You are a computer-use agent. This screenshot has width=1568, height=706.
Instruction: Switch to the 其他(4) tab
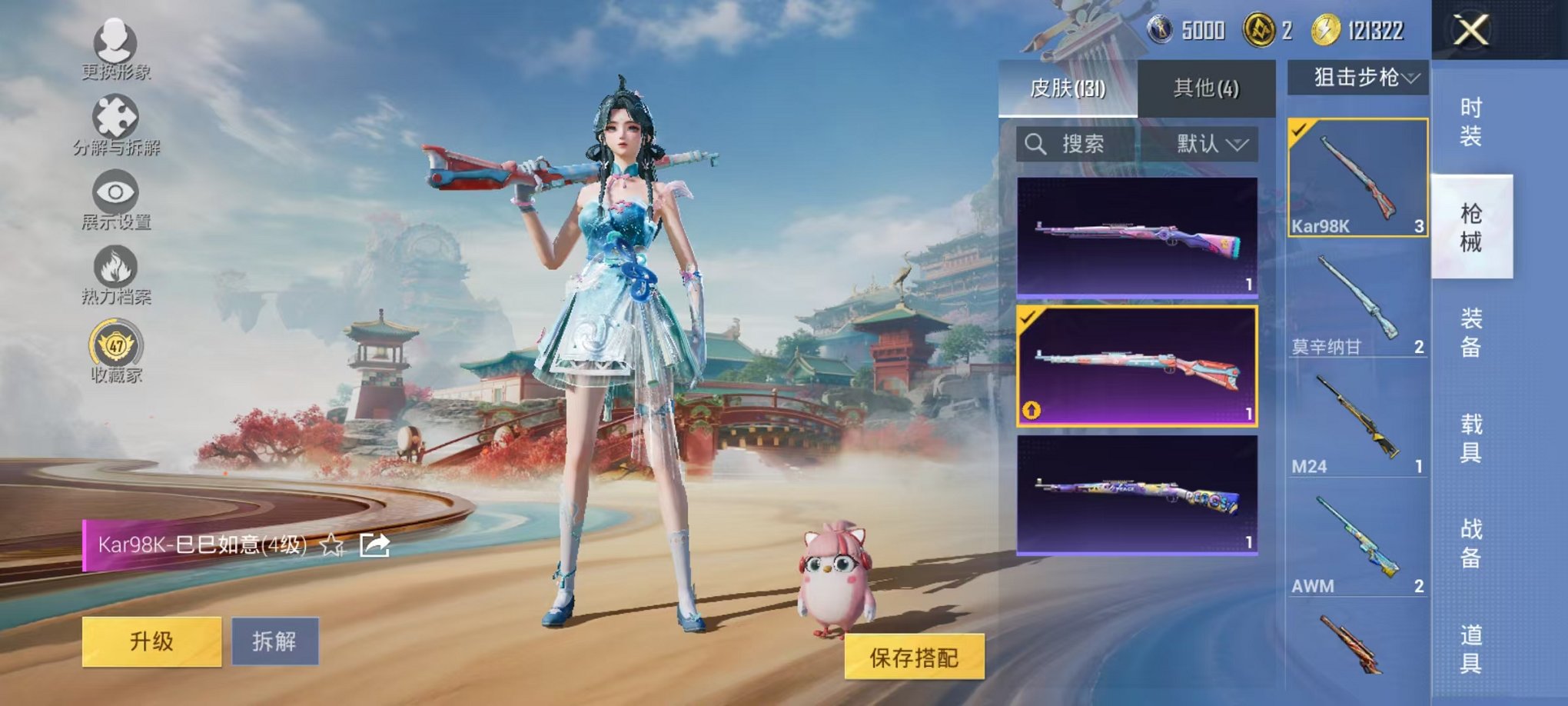click(x=1207, y=88)
